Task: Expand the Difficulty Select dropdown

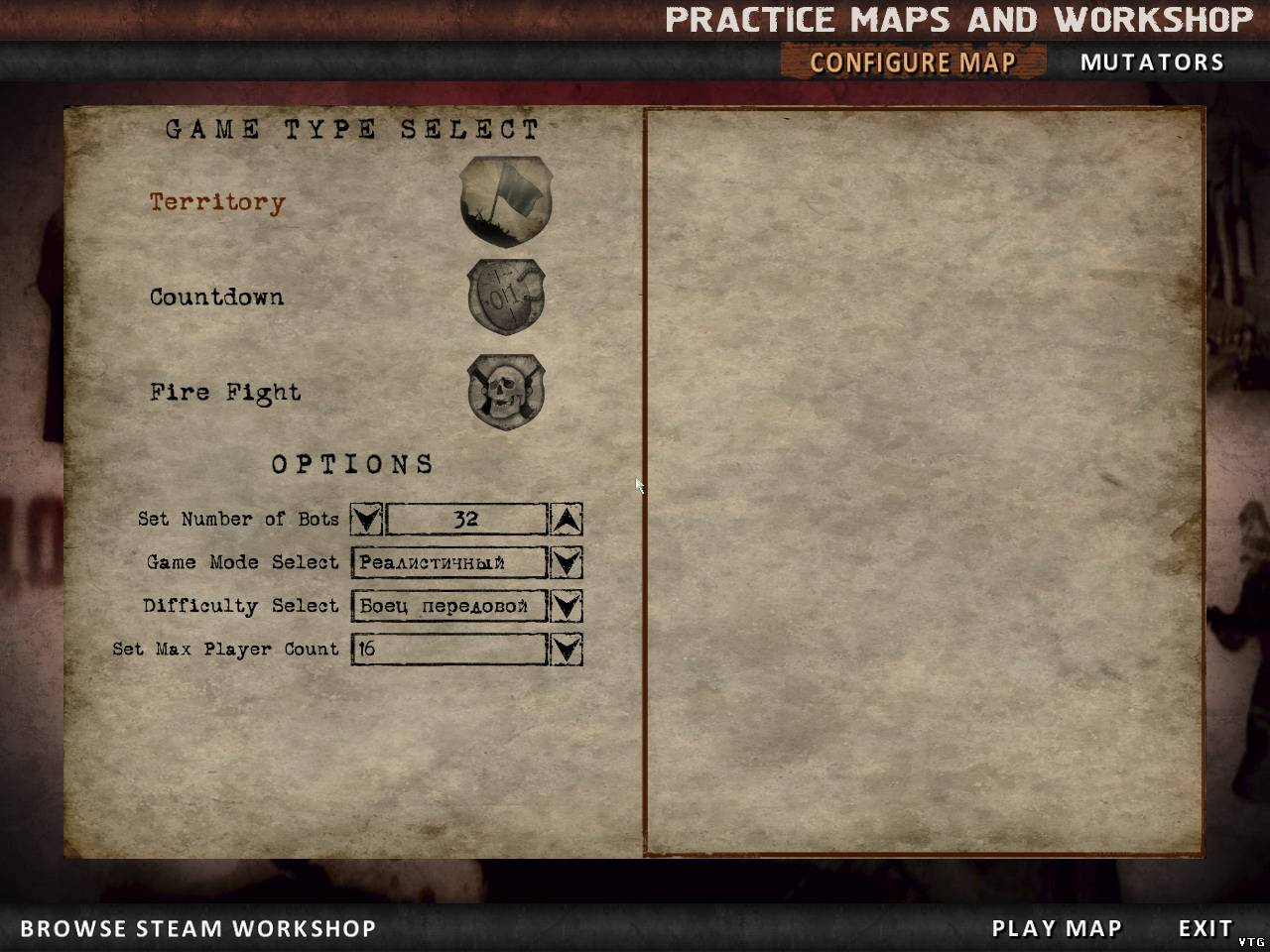Action: click(x=566, y=606)
